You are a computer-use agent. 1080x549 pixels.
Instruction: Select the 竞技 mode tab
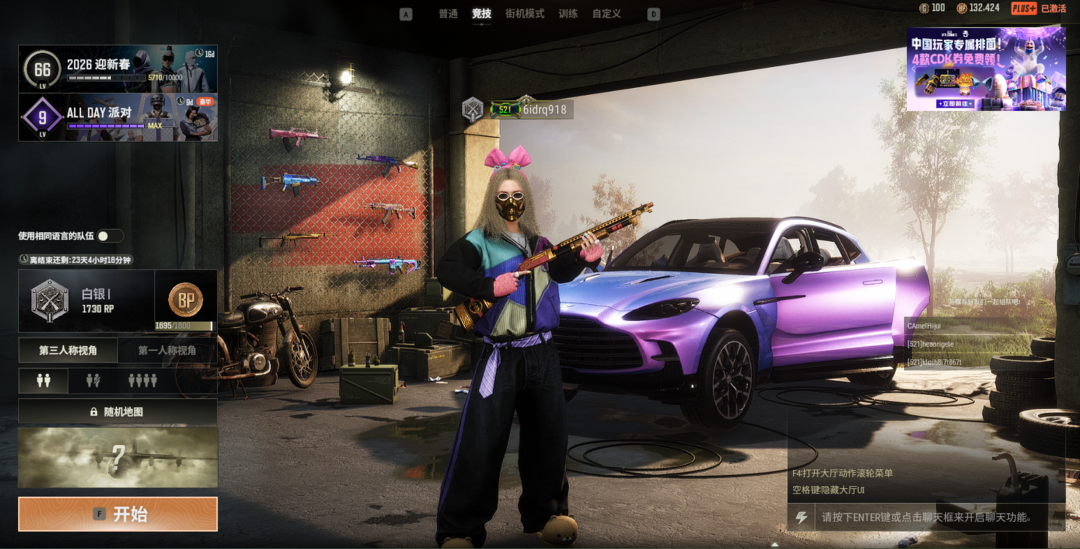coord(482,14)
